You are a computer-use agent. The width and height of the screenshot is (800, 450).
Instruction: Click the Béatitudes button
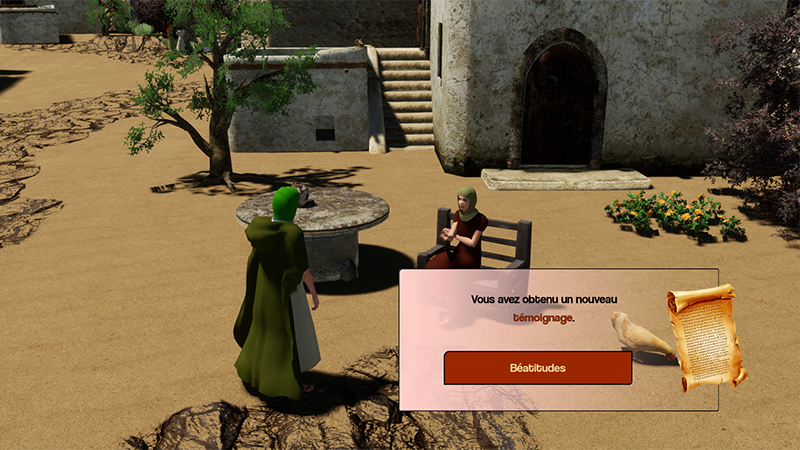(537, 368)
